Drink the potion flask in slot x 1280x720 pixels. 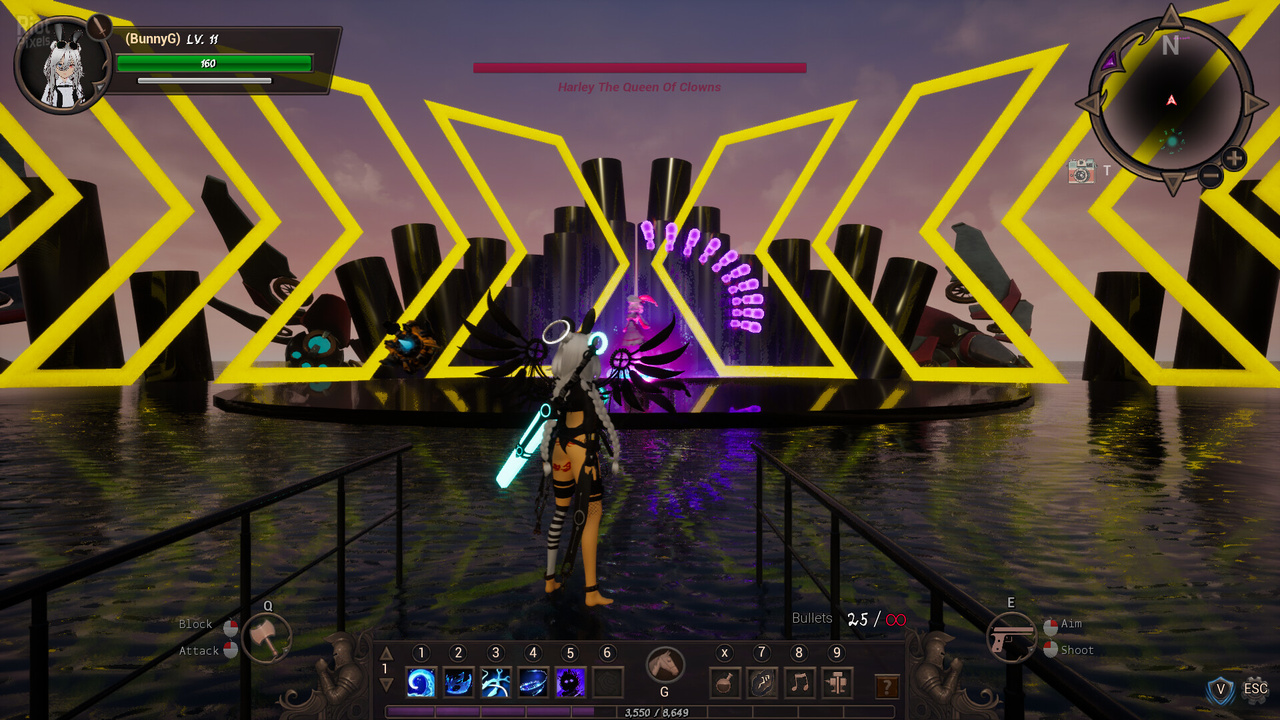point(724,683)
